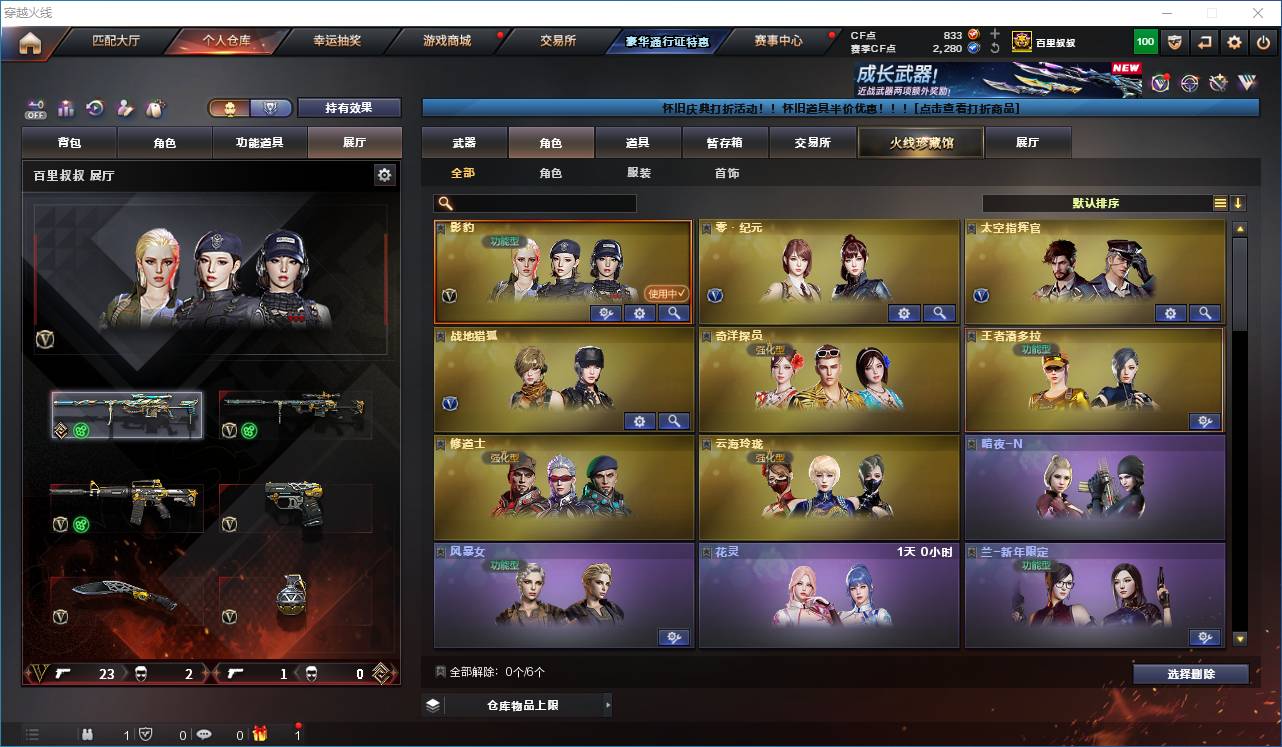The image size is (1282, 747).
Task: Open the magnifier preview on the 彪豹 card
Action: pos(674,313)
